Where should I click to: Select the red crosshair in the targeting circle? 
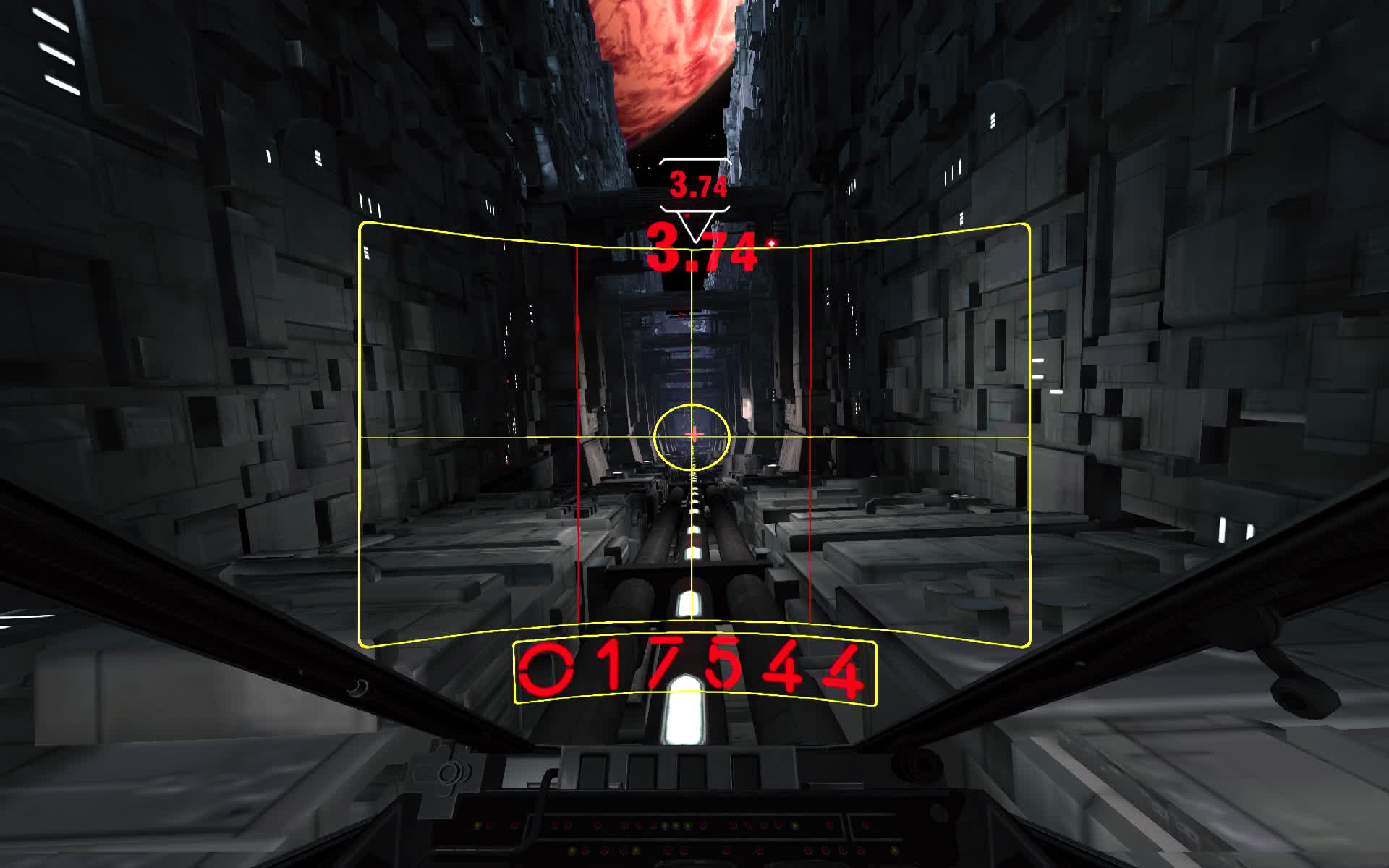point(693,435)
